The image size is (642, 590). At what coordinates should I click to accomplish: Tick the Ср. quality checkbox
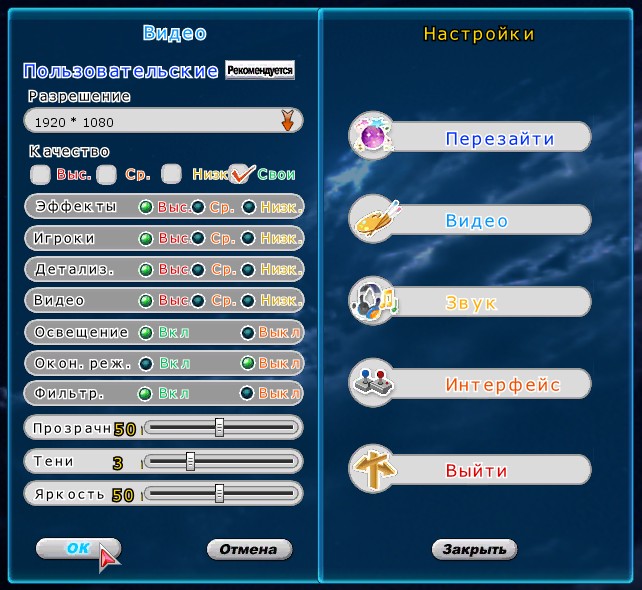106,174
